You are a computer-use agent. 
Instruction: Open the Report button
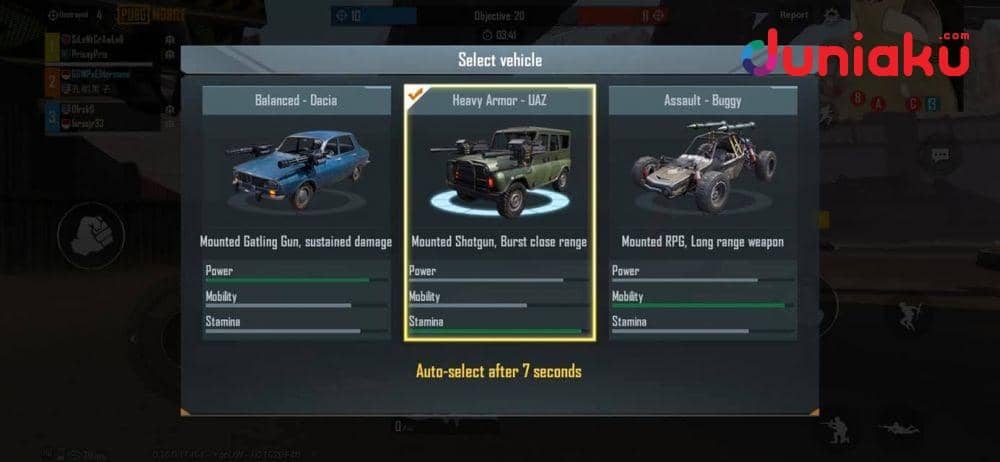click(x=793, y=15)
